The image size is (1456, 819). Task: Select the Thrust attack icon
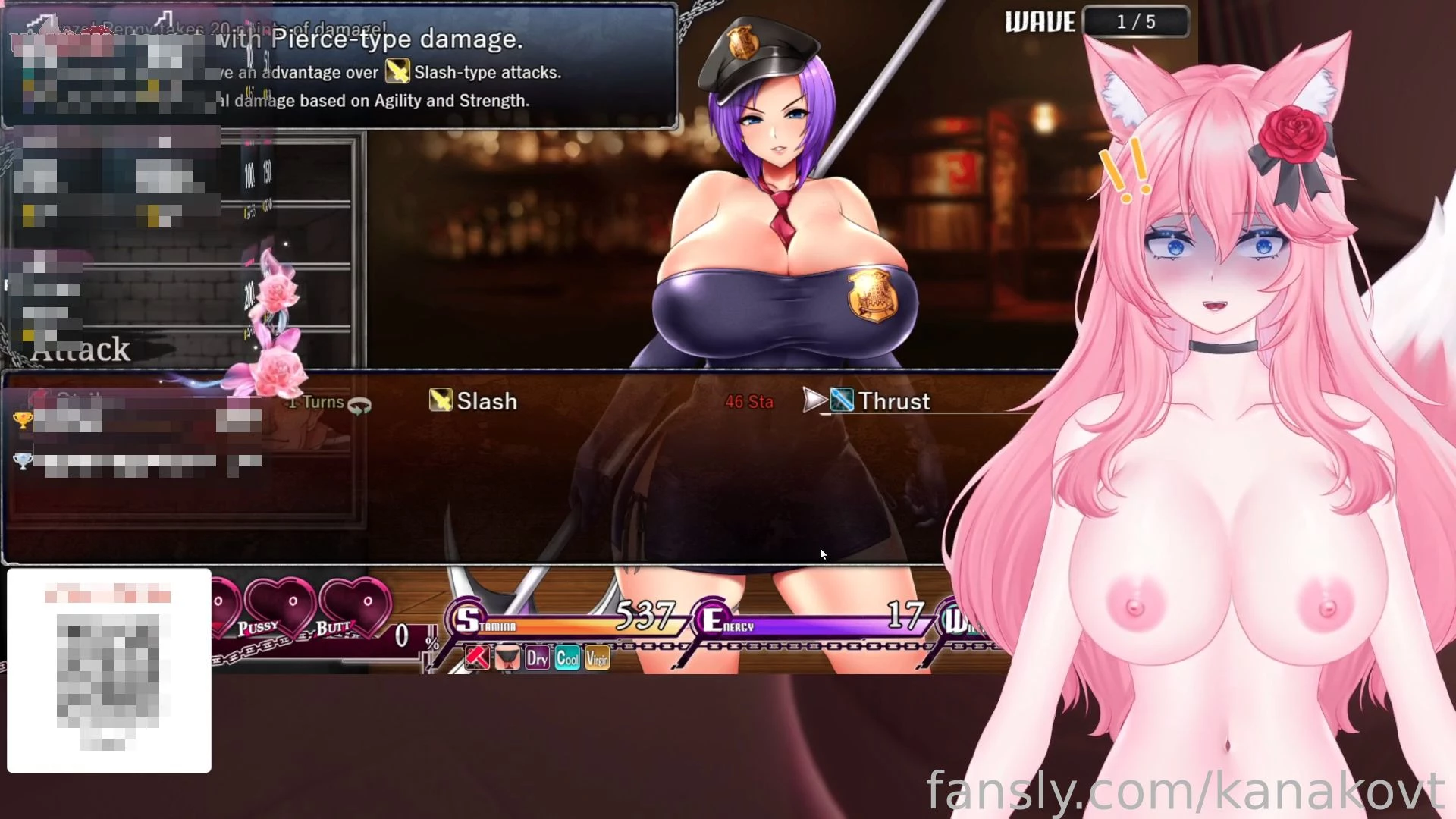840,400
